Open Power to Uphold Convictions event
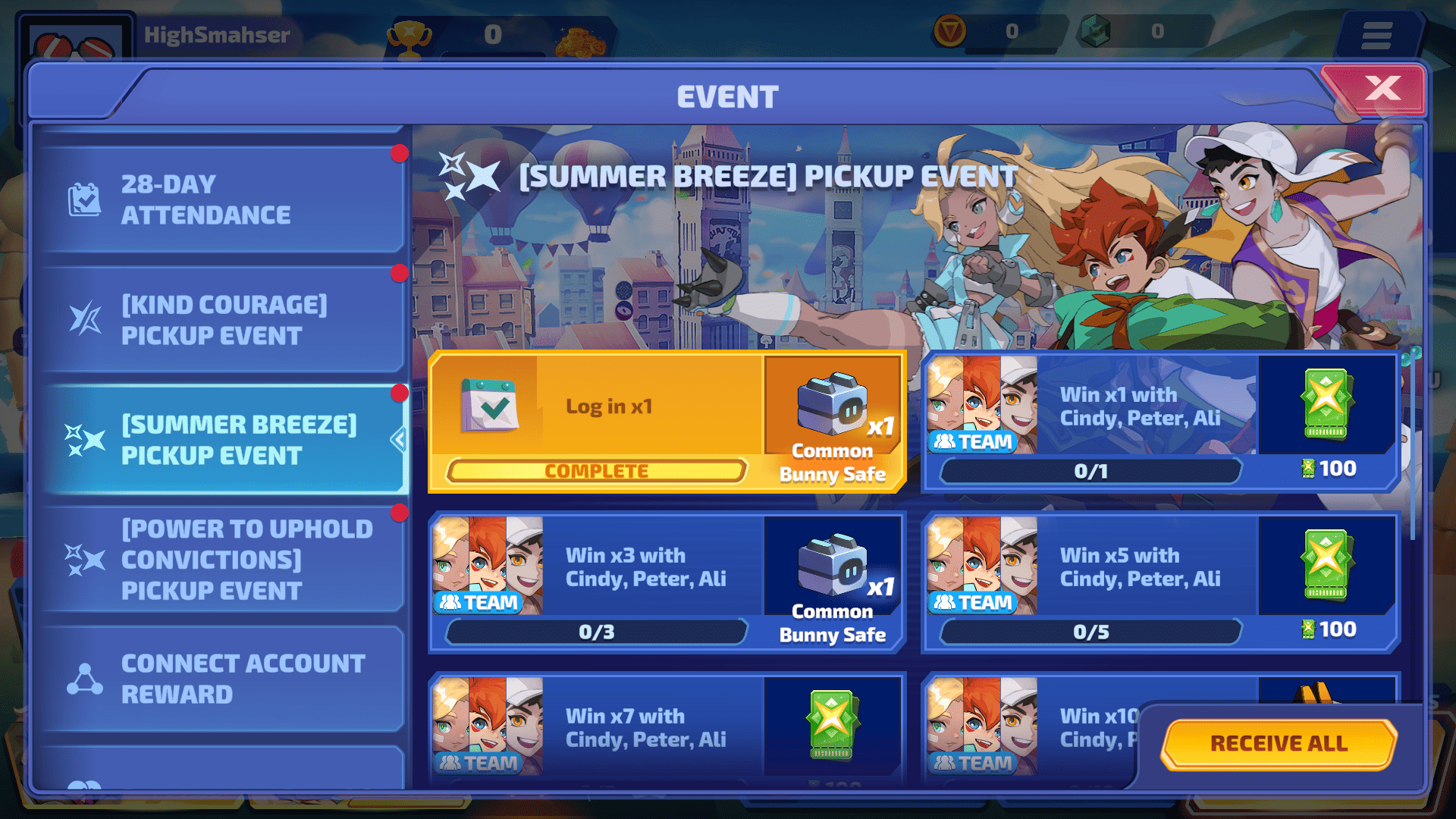The image size is (1456, 819). click(x=220, y=560)
